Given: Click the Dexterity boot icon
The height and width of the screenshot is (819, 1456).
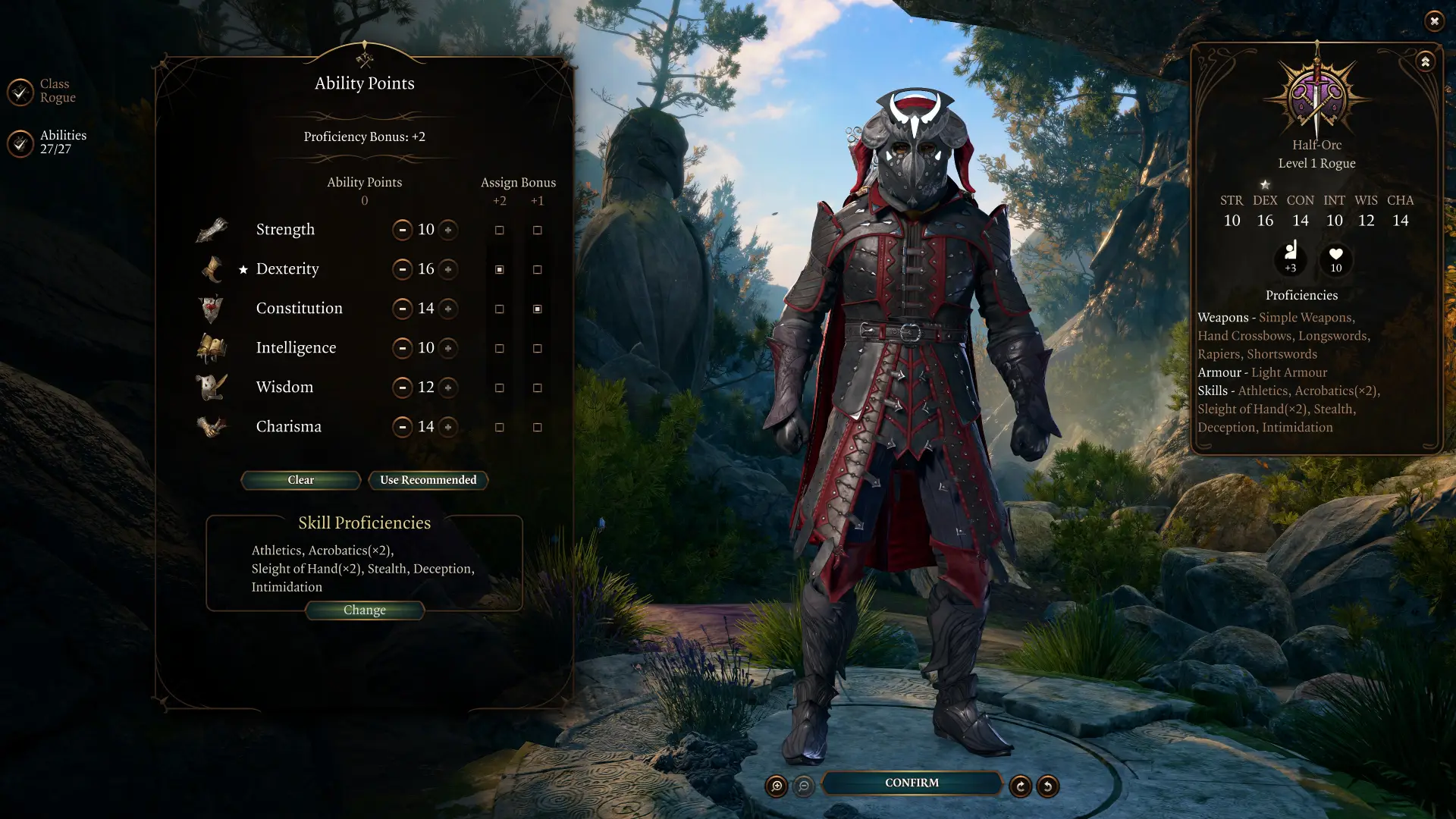Looking at the screenshot, I should click(212, 268).
